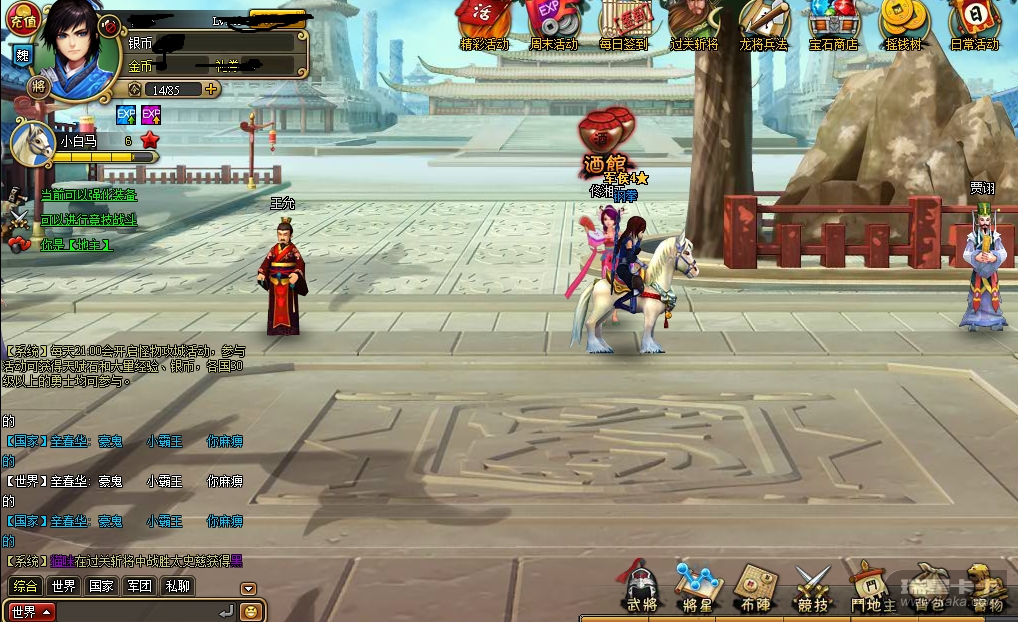Open the 竞技 arena menu

[x=812, y=586]
